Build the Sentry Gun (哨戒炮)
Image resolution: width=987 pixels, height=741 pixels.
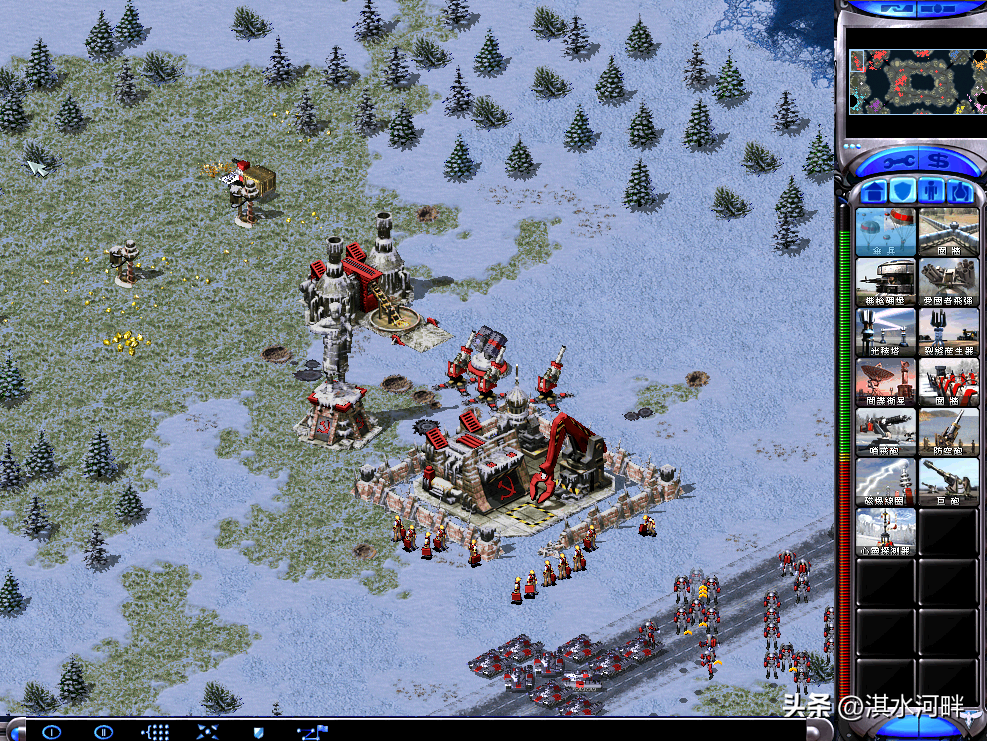click(x=886, y=431)
